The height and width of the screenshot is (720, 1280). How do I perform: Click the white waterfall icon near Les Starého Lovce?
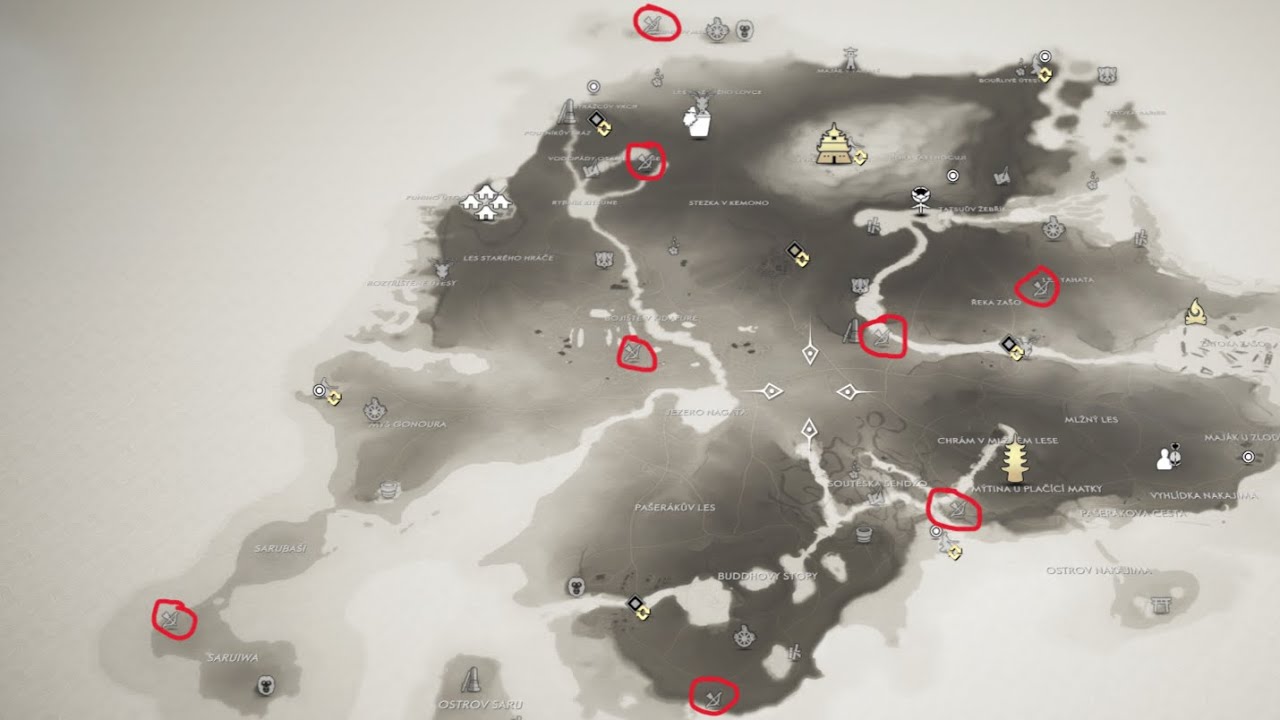[698, 122]
